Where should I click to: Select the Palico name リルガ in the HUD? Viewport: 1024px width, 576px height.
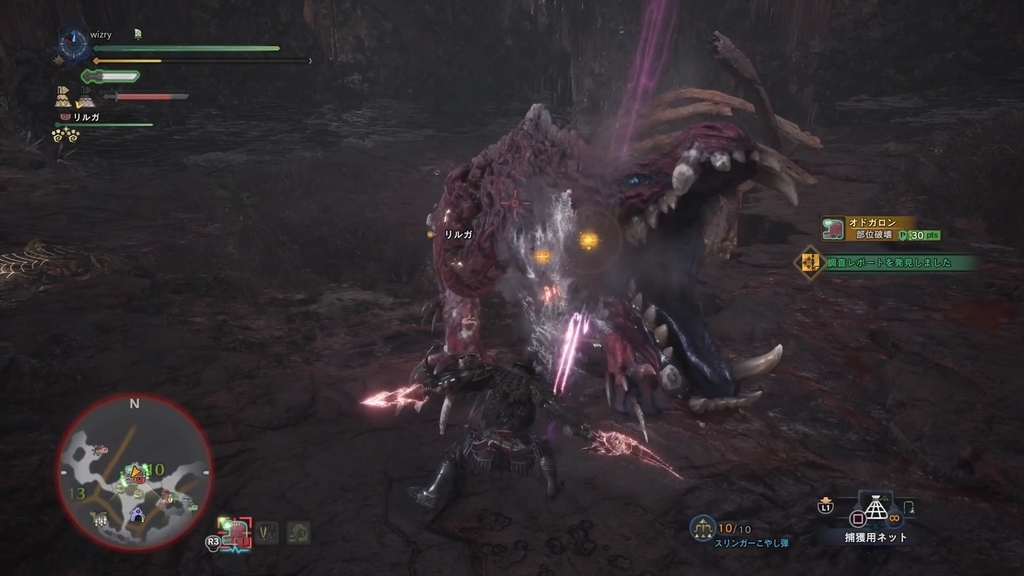86,117
